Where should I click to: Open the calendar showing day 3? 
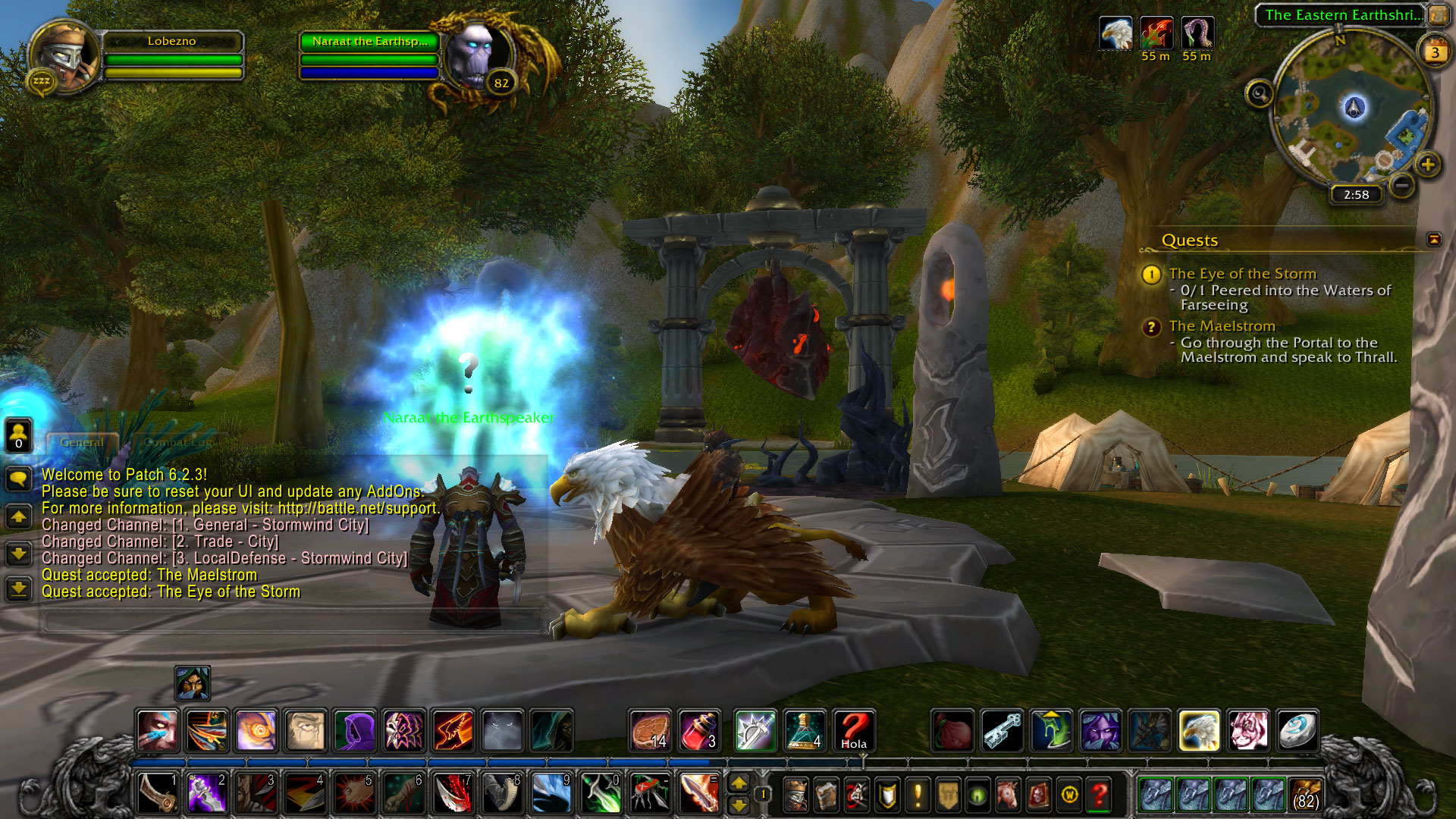(x=1435, y=52)
